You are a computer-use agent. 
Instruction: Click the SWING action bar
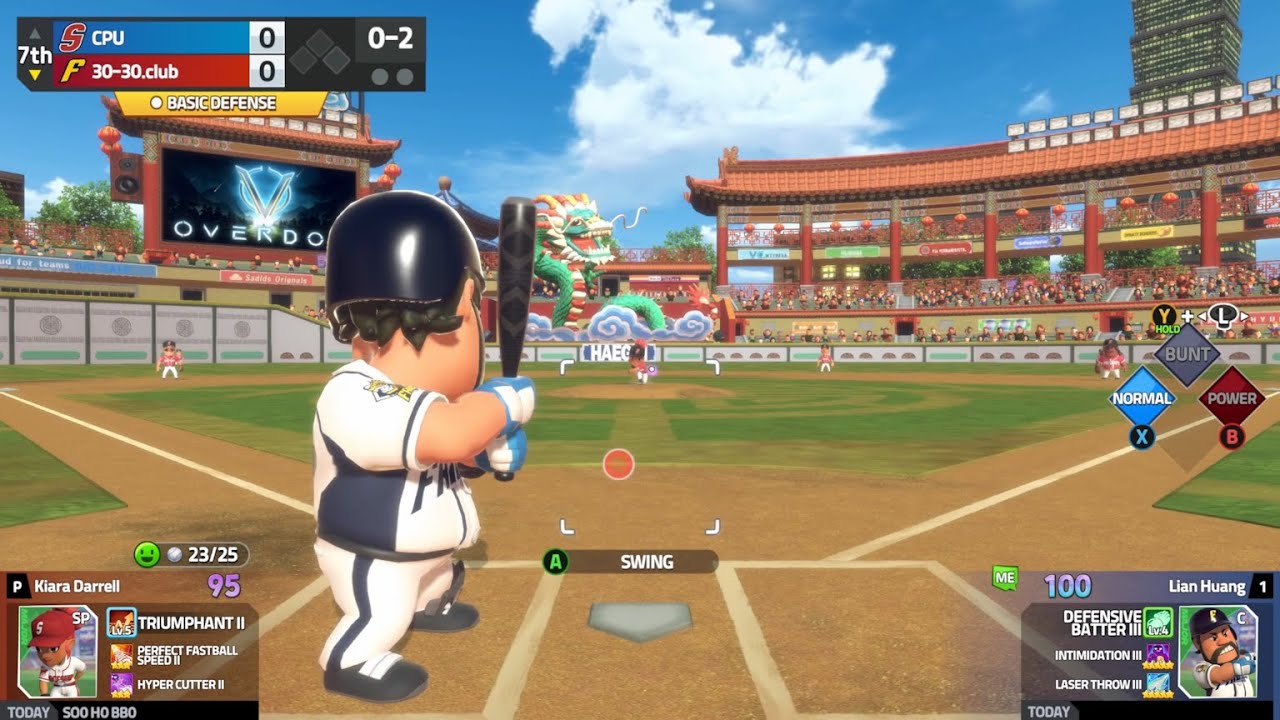click(645, 562)
